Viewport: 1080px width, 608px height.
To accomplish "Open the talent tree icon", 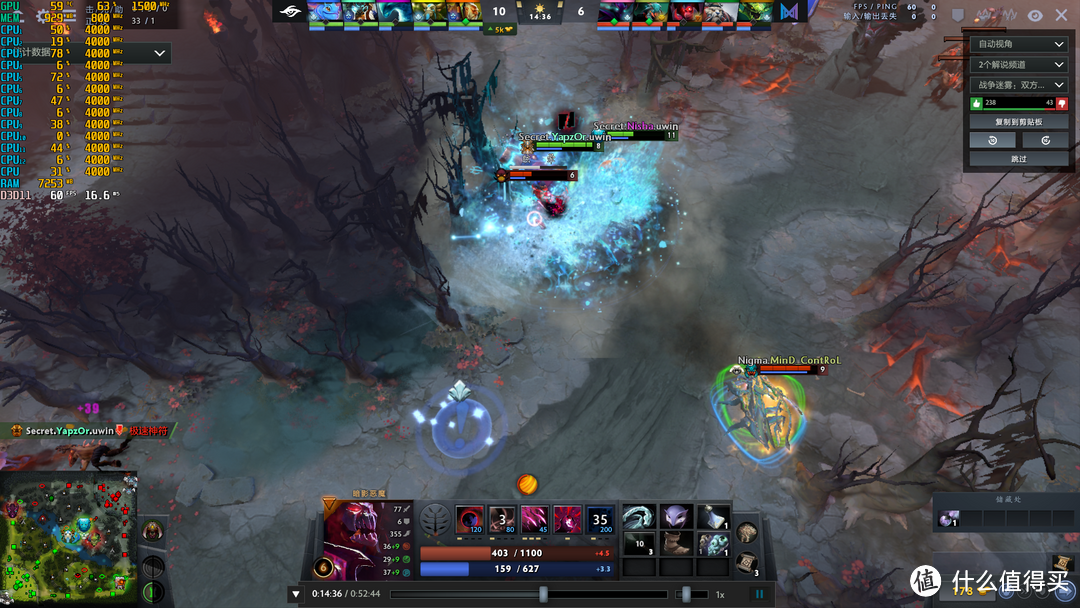I will point(434,520).
